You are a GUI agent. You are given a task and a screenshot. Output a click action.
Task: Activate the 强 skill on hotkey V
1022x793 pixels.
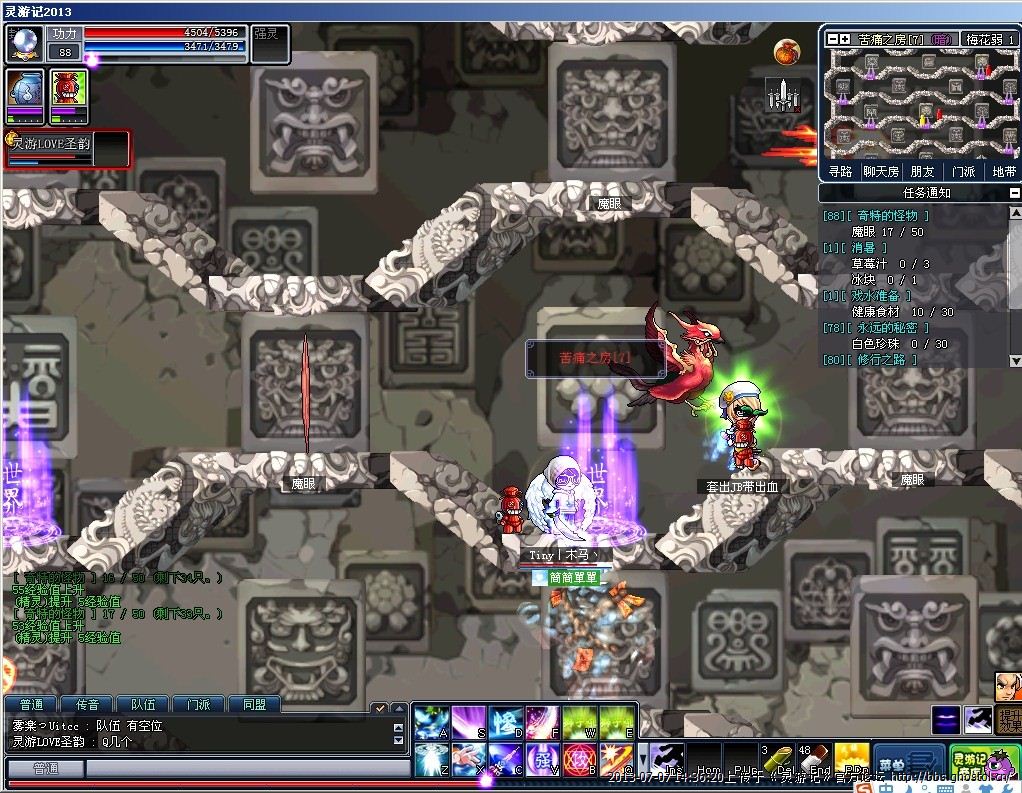click(x=543, y=760)
